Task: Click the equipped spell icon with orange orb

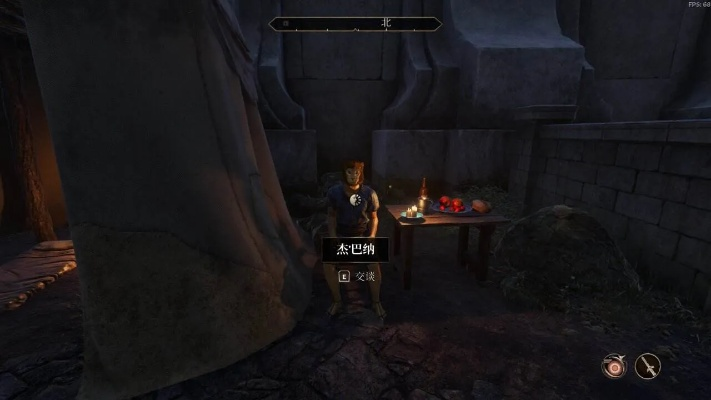Action: click(613, 366)
